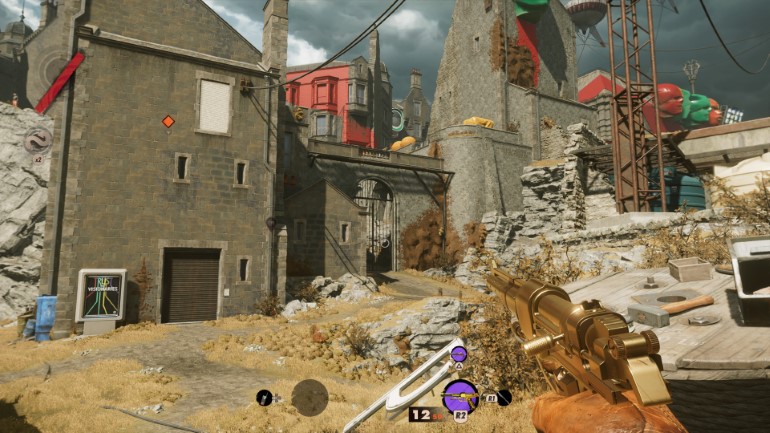This screenshot has width=770, height=433.
Task: Select the grenade gadget icon
Action: tap(264, 398)
